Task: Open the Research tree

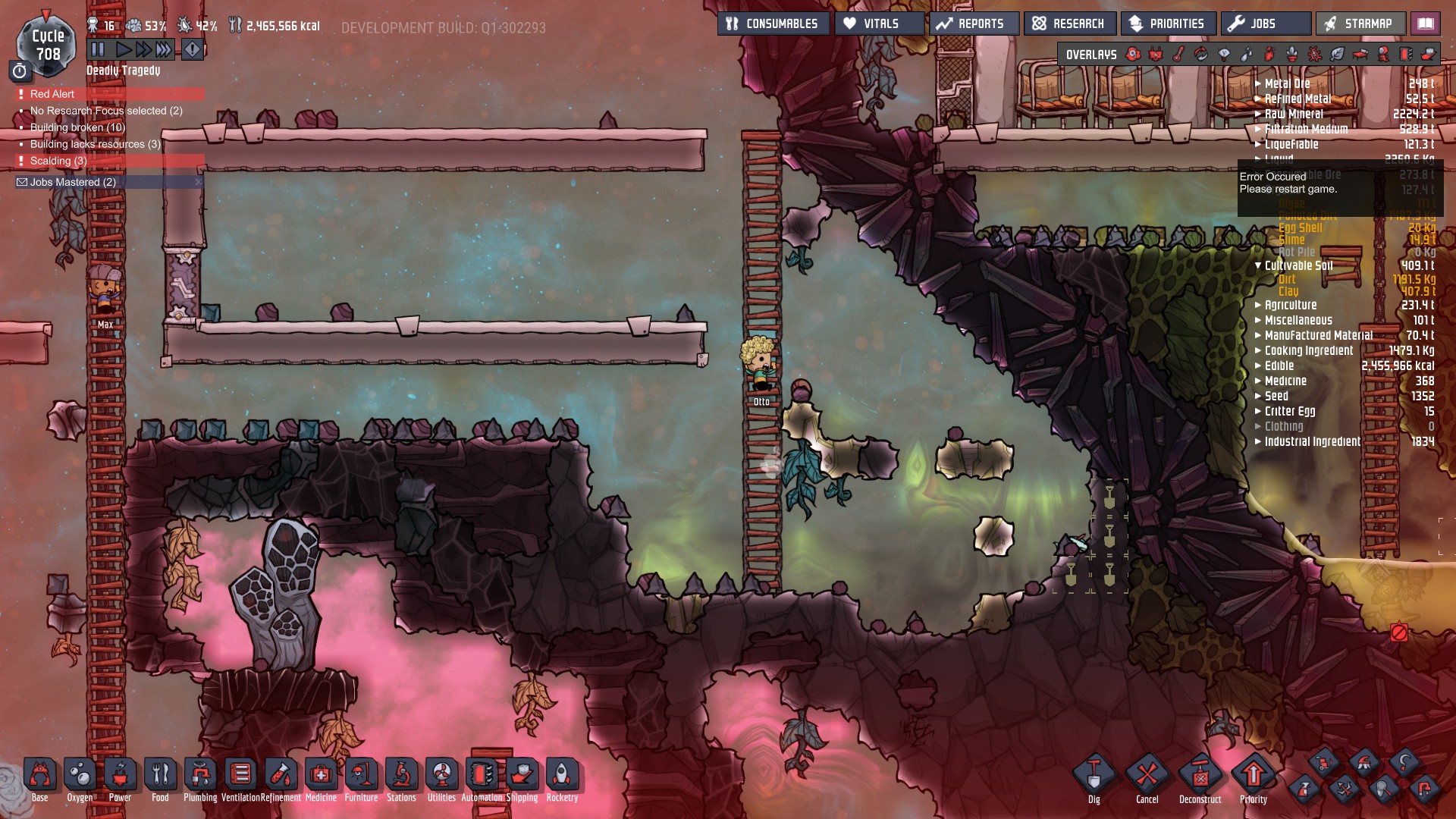Action: click(1069, 24)
